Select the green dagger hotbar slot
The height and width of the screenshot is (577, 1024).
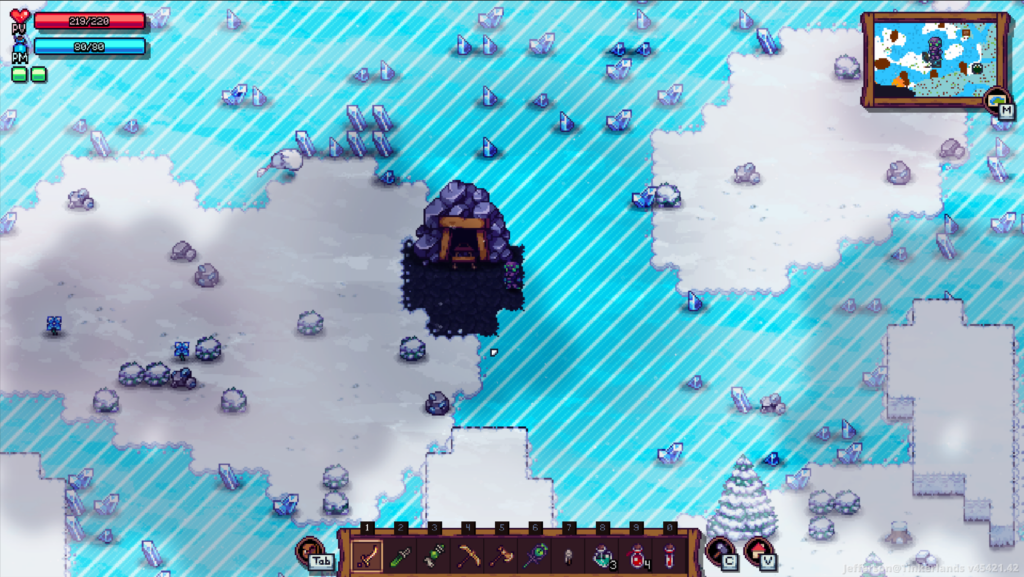[x=401, y=554]
